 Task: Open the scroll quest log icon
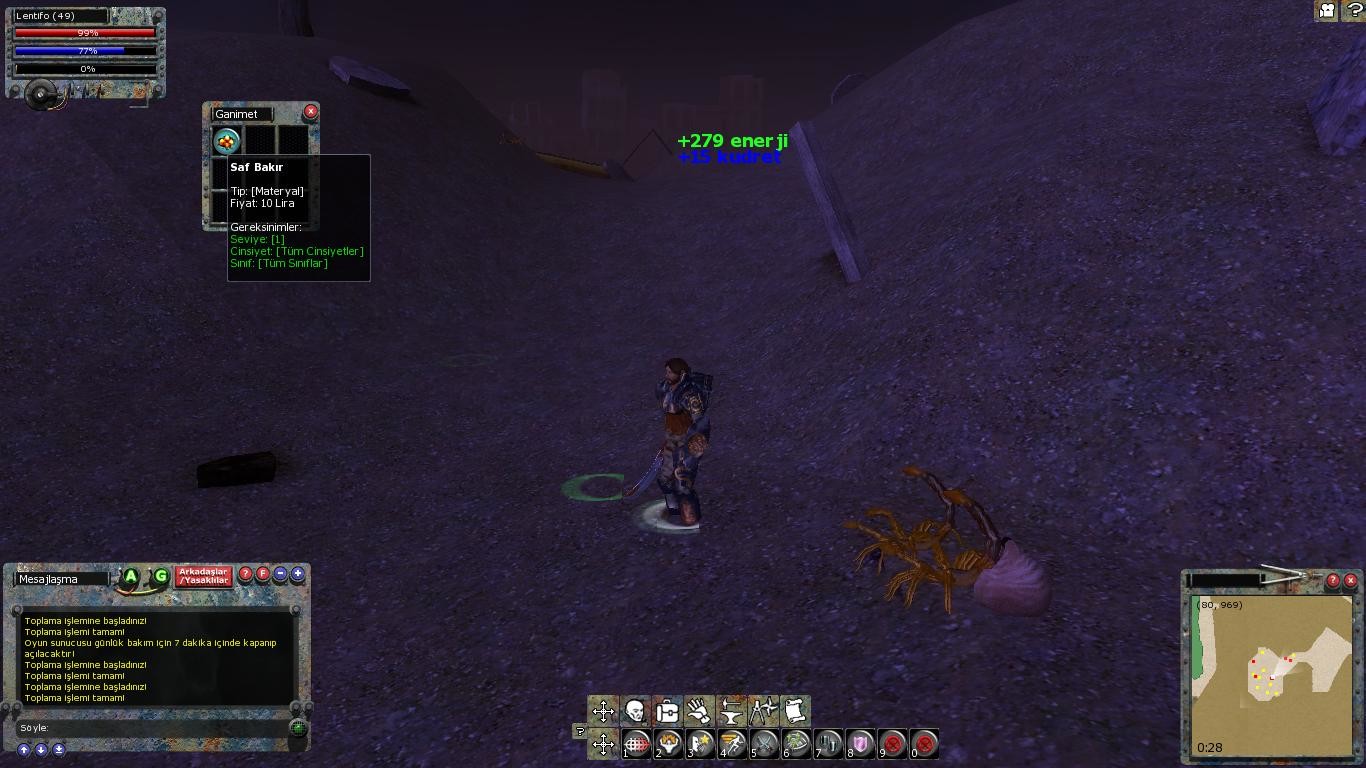[795, 711]
